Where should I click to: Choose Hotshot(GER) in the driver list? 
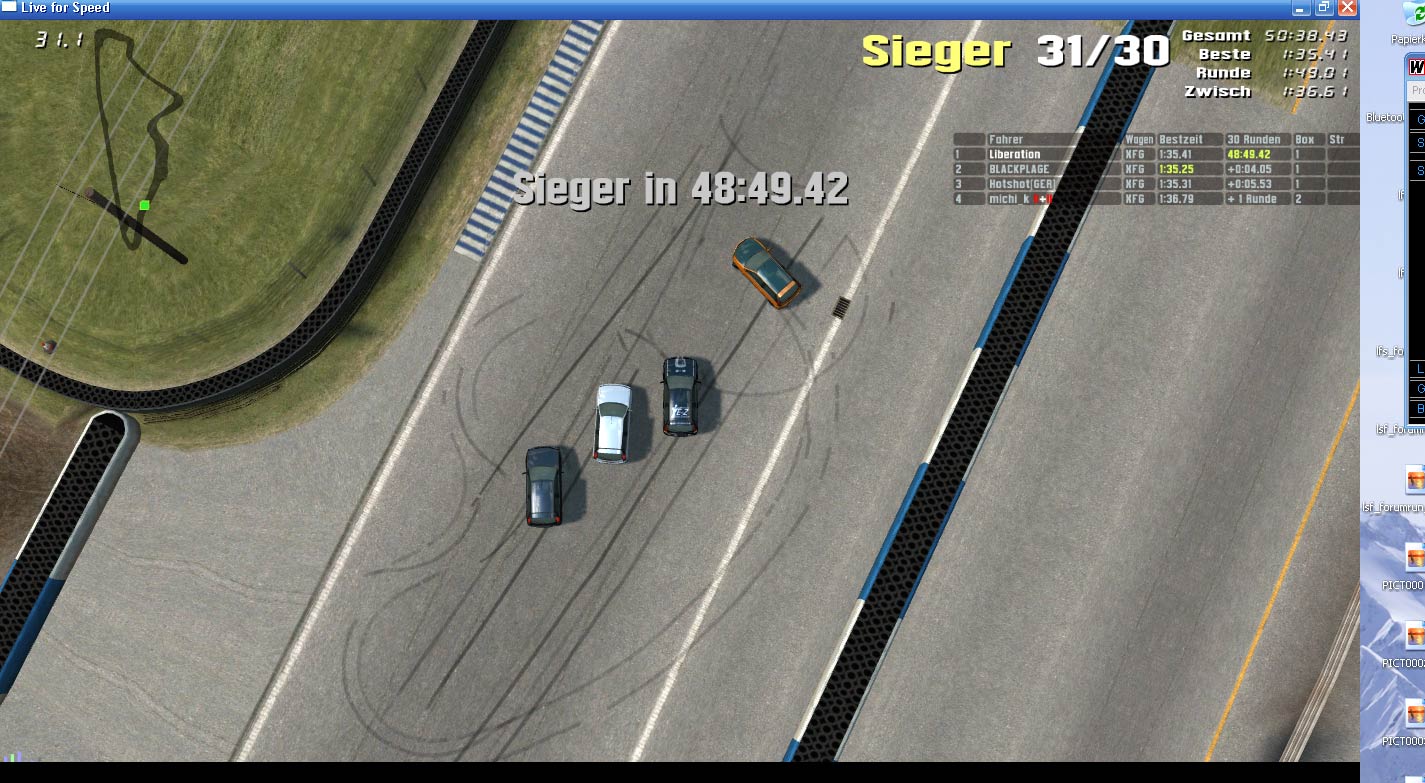tap(1021, 185)
